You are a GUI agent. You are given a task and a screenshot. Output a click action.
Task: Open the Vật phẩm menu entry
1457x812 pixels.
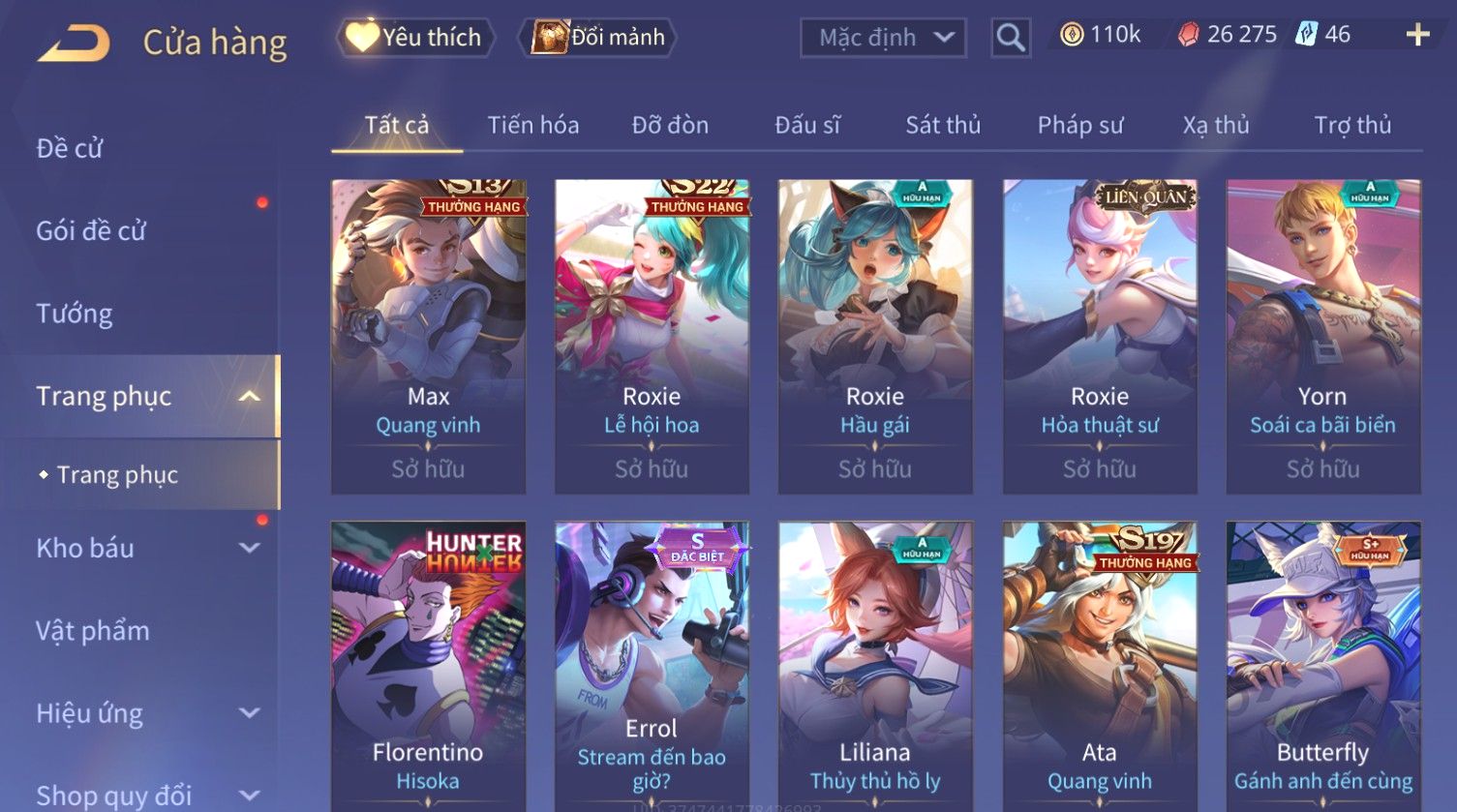(93, 631)
